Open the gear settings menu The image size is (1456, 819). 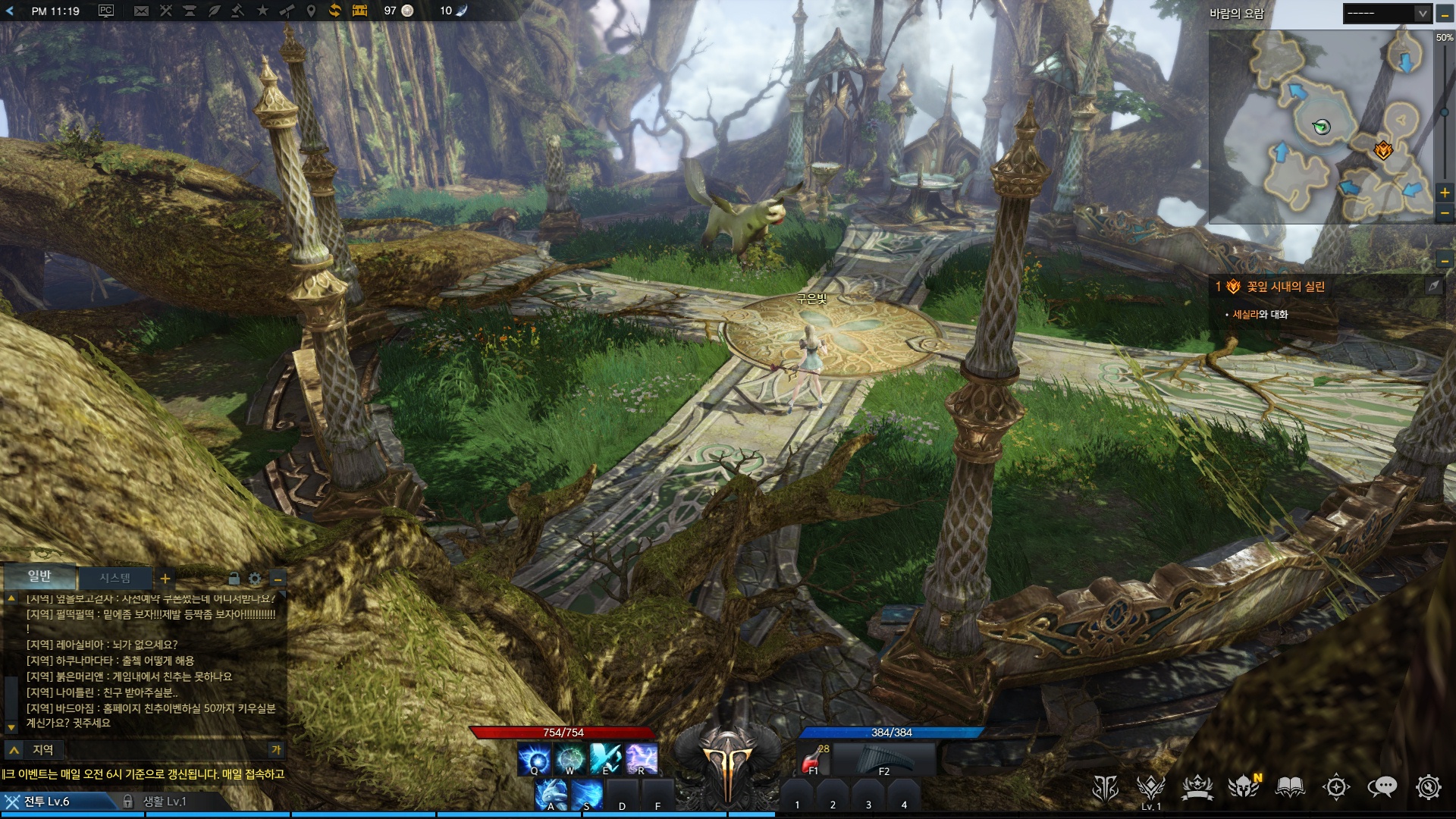(1428, 788)
